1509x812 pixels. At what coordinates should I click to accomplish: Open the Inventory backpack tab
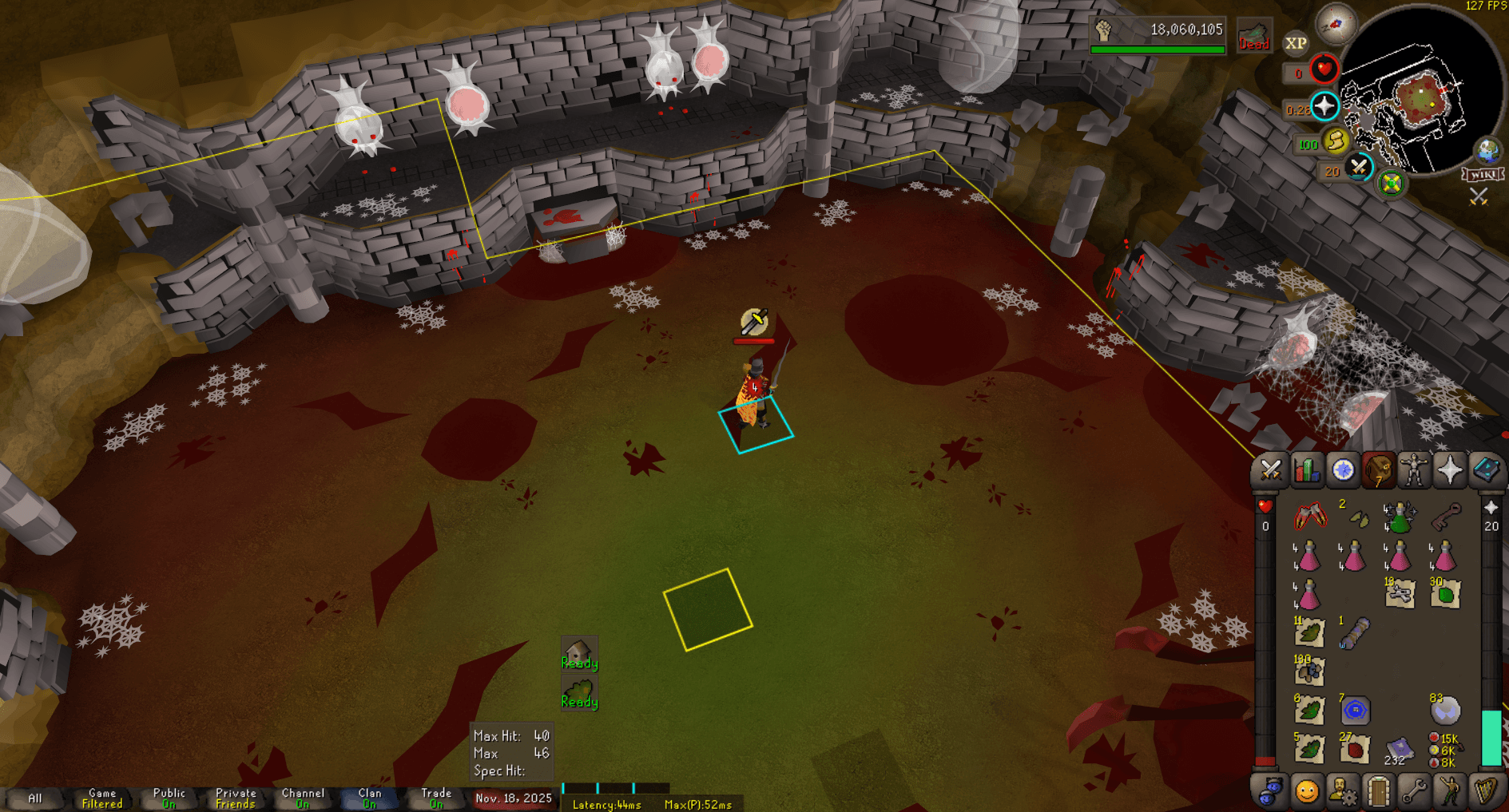[x=1379, y=471]
